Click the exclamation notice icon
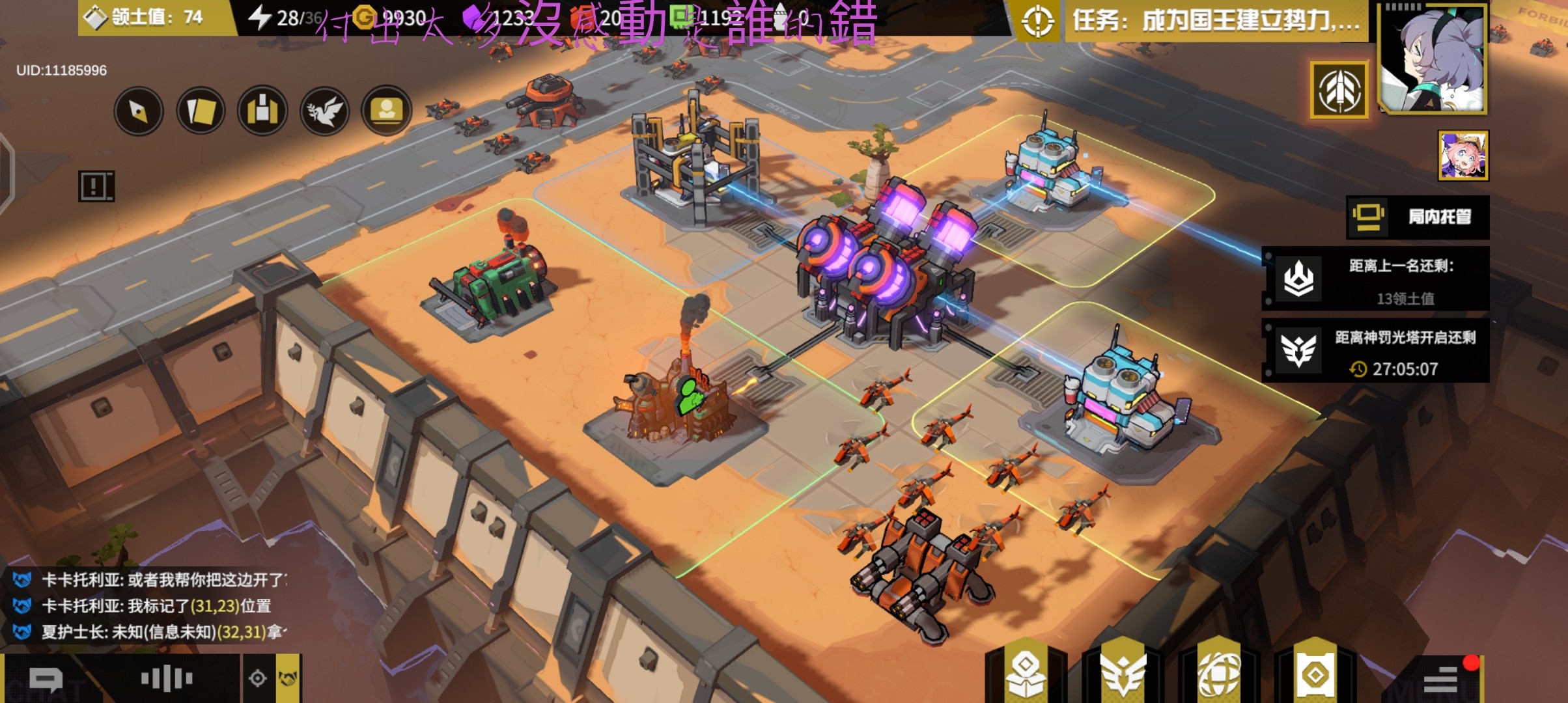The image size is (1568, 703). pyautogui.click(x=96, y=186)
